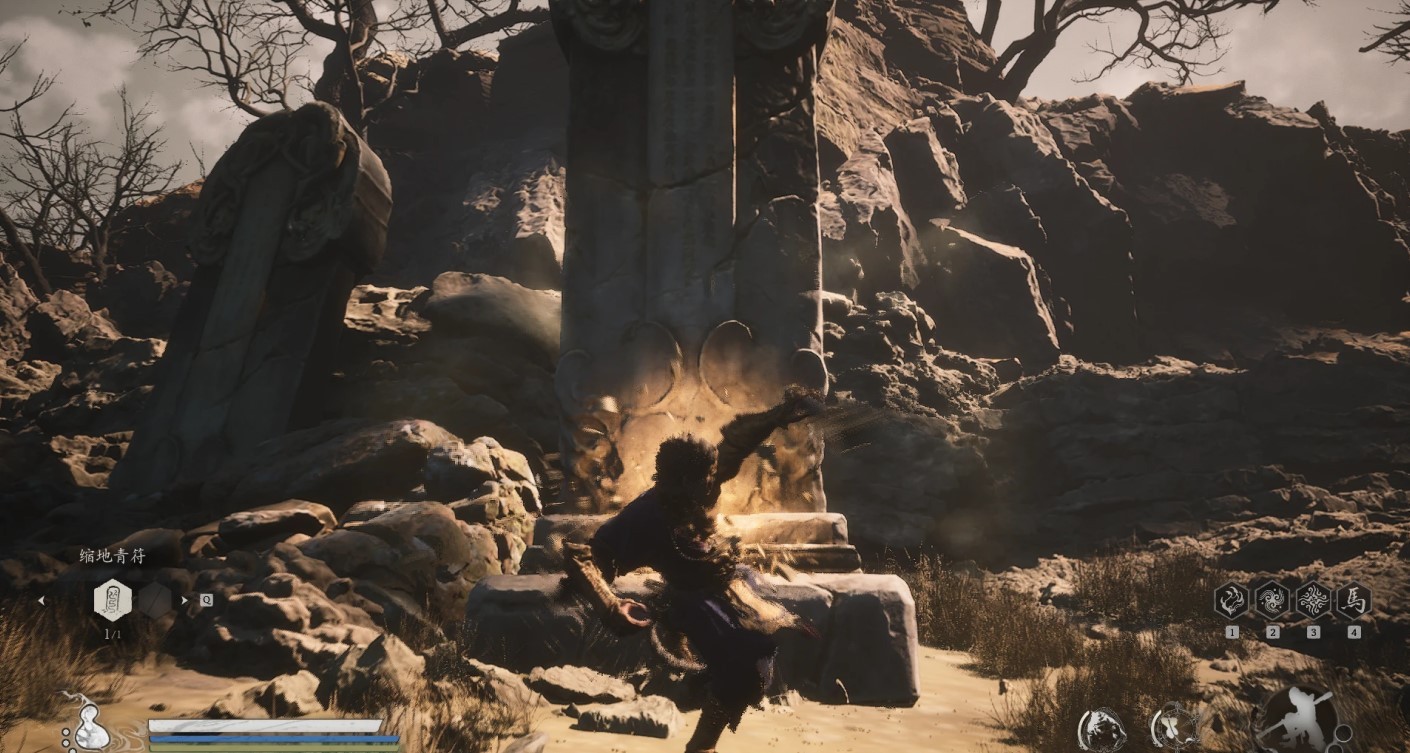This screenshot has width=1410, height=753.
Task: Activate the horse character spell icon
Action: point(1354,601)
